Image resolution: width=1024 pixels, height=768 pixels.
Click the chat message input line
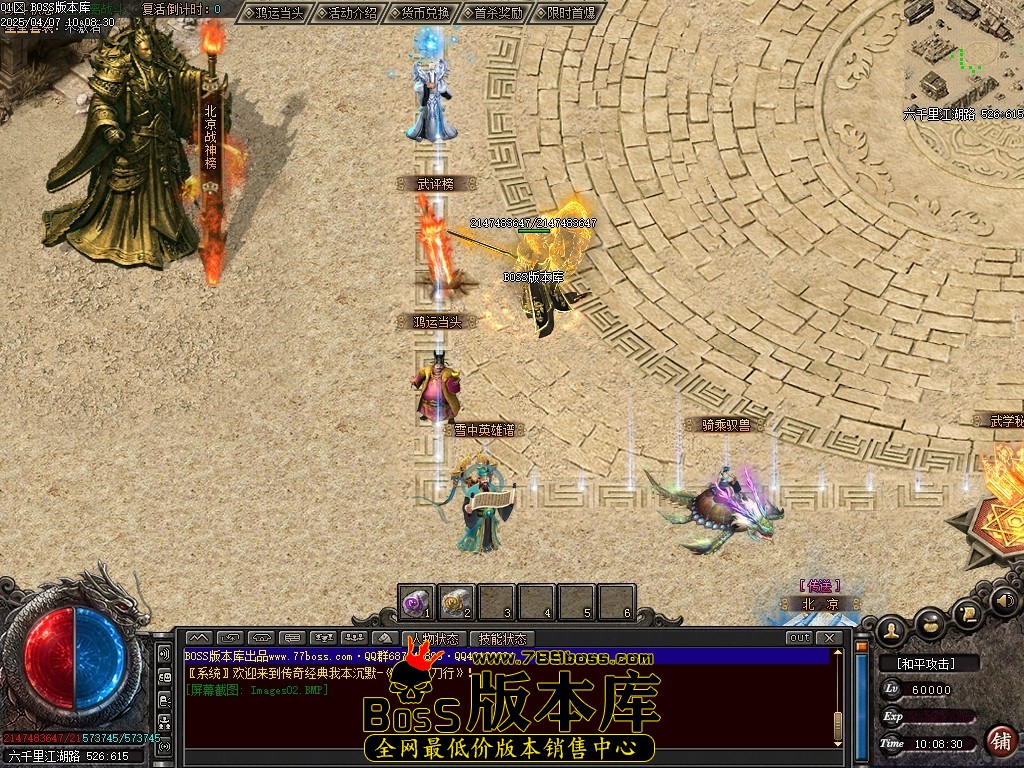[500, 741]
